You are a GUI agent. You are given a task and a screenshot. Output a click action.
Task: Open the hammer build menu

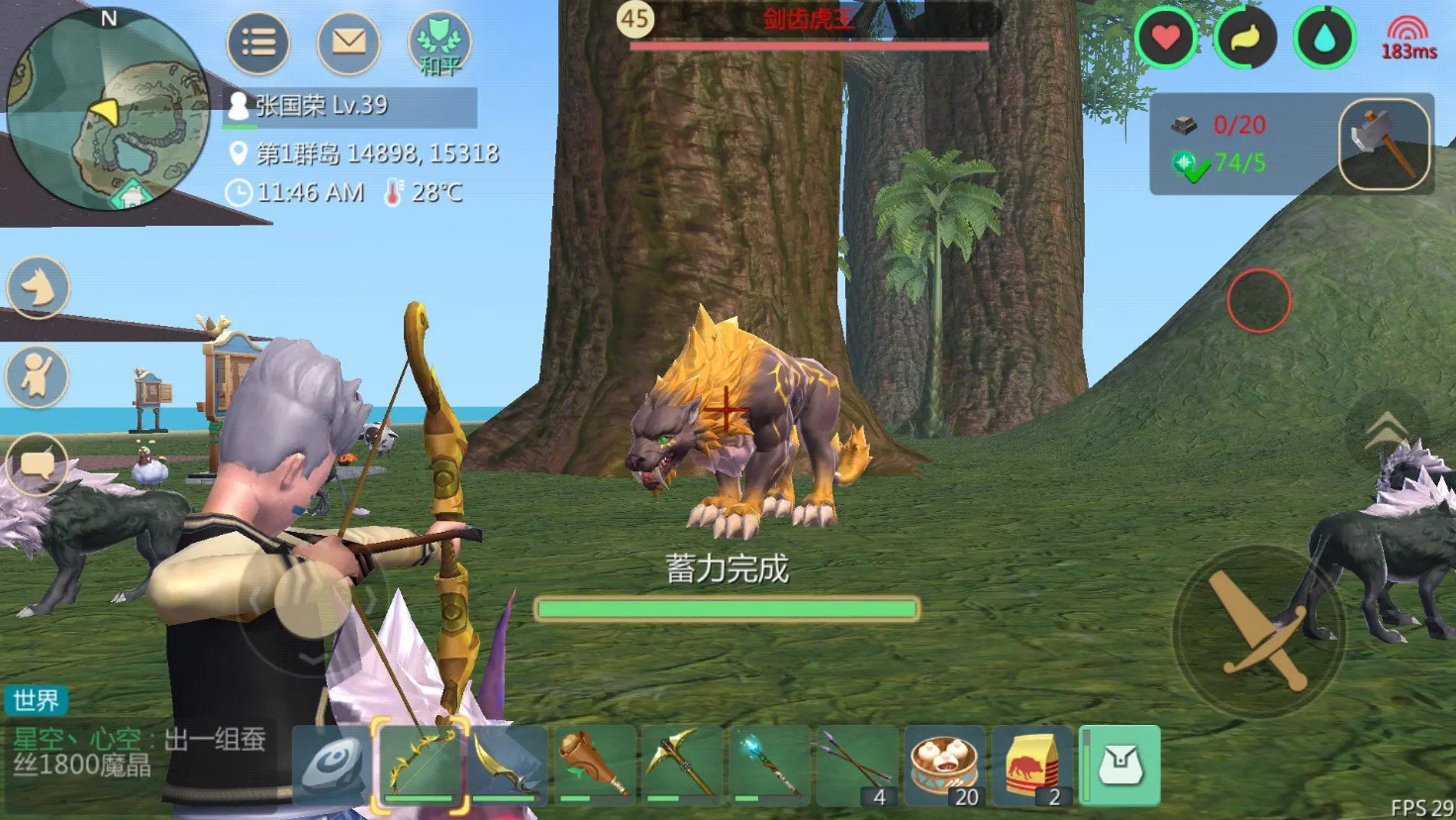pyautogui.click(x=1384, y=145)
